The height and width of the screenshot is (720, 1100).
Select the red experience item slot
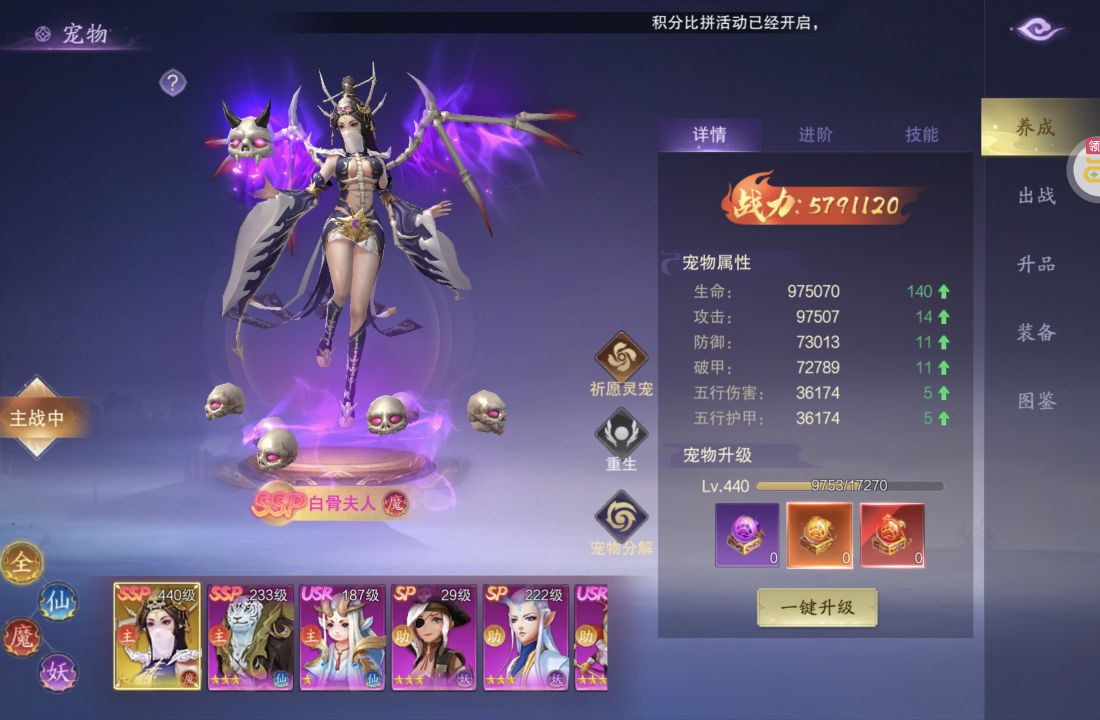pyautogui.click(x=892, y=535)
